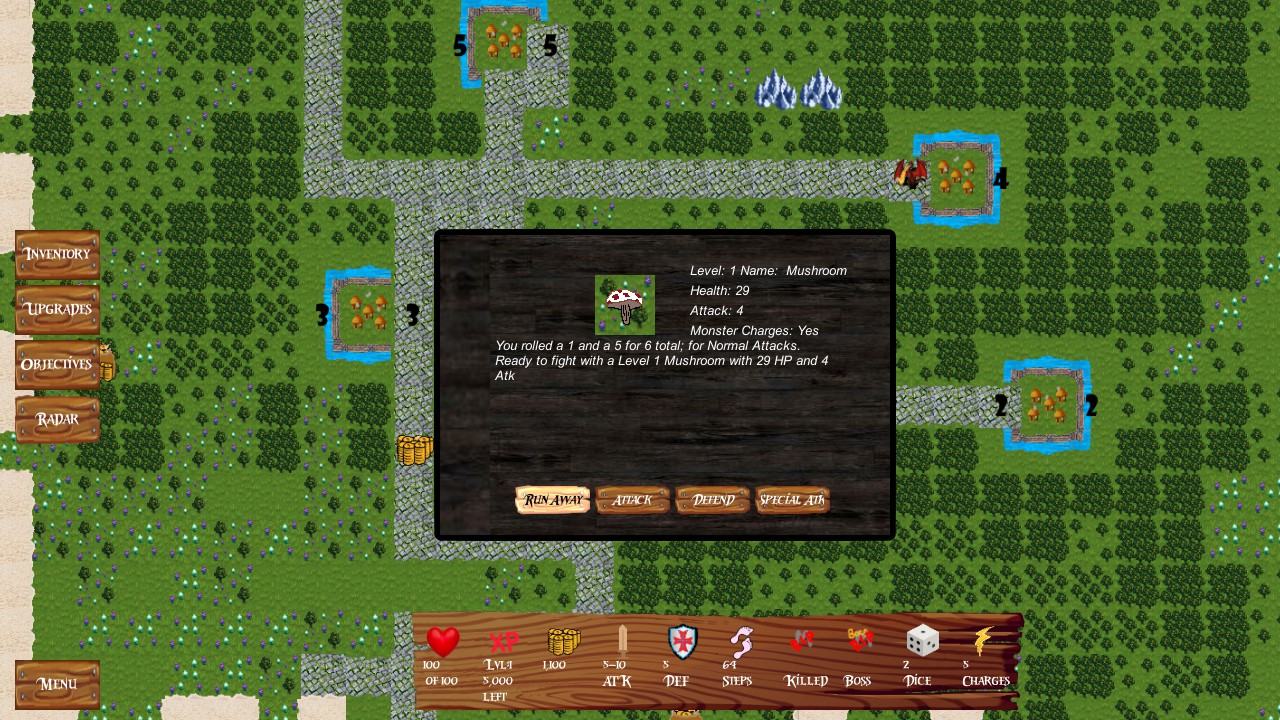Select the shield DEF icon

(682, 643)
